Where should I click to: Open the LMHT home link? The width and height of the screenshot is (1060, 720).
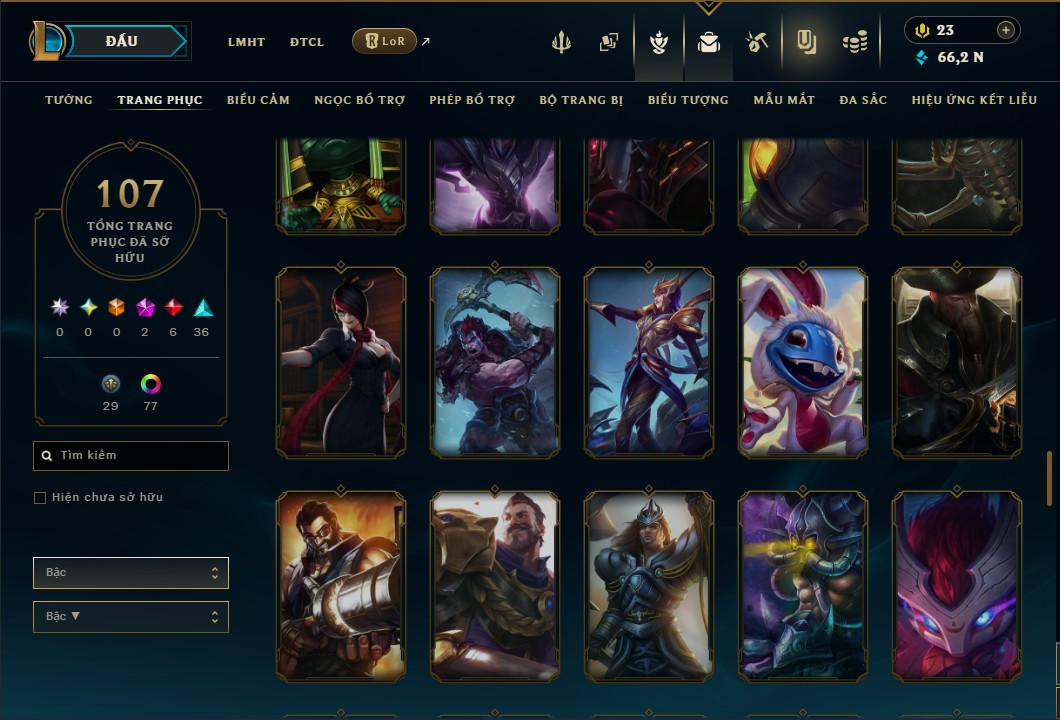click(x=246, y=42)
